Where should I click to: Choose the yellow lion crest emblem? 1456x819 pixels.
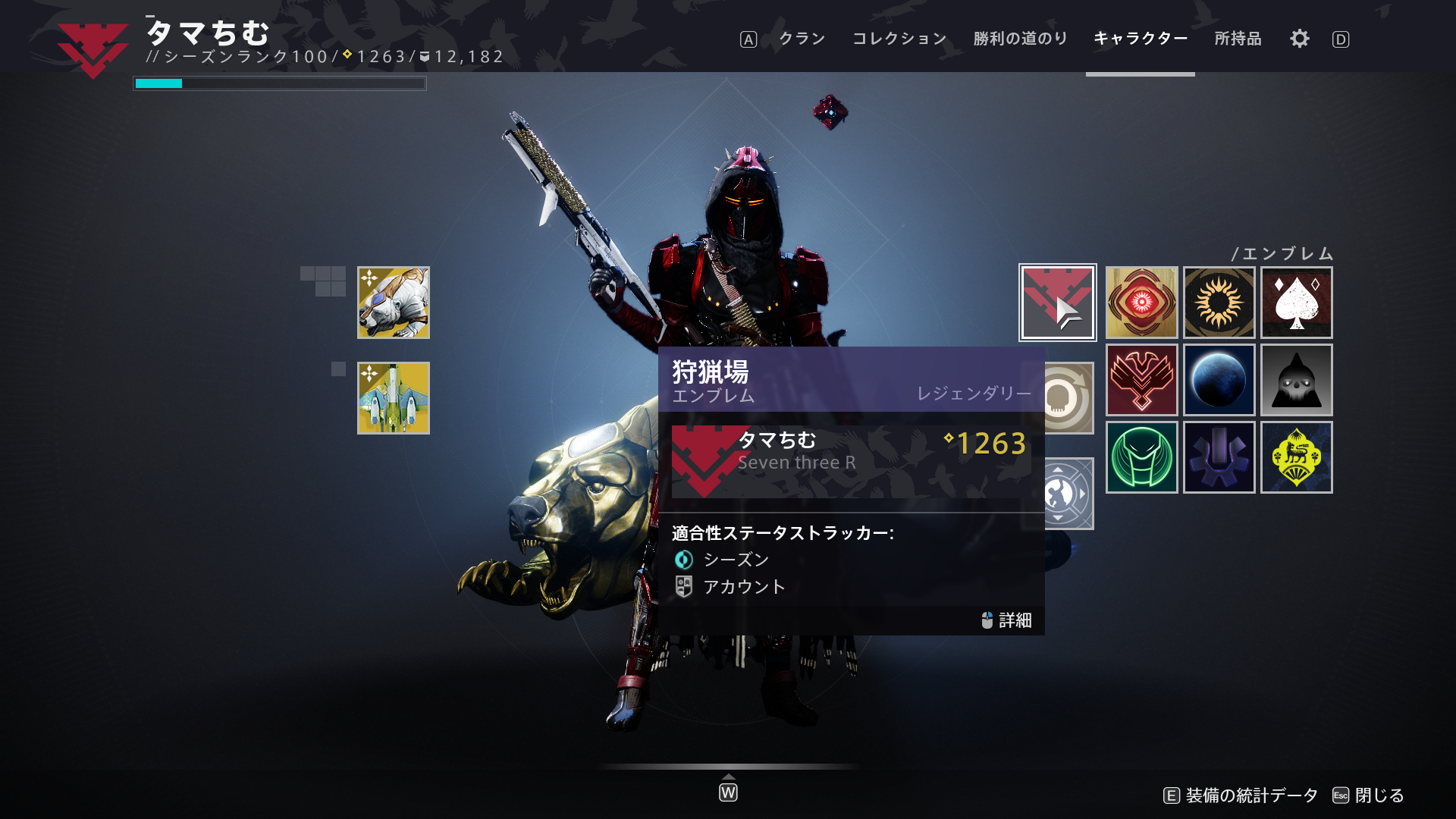pyautogui.click(x=1297, y=457)
